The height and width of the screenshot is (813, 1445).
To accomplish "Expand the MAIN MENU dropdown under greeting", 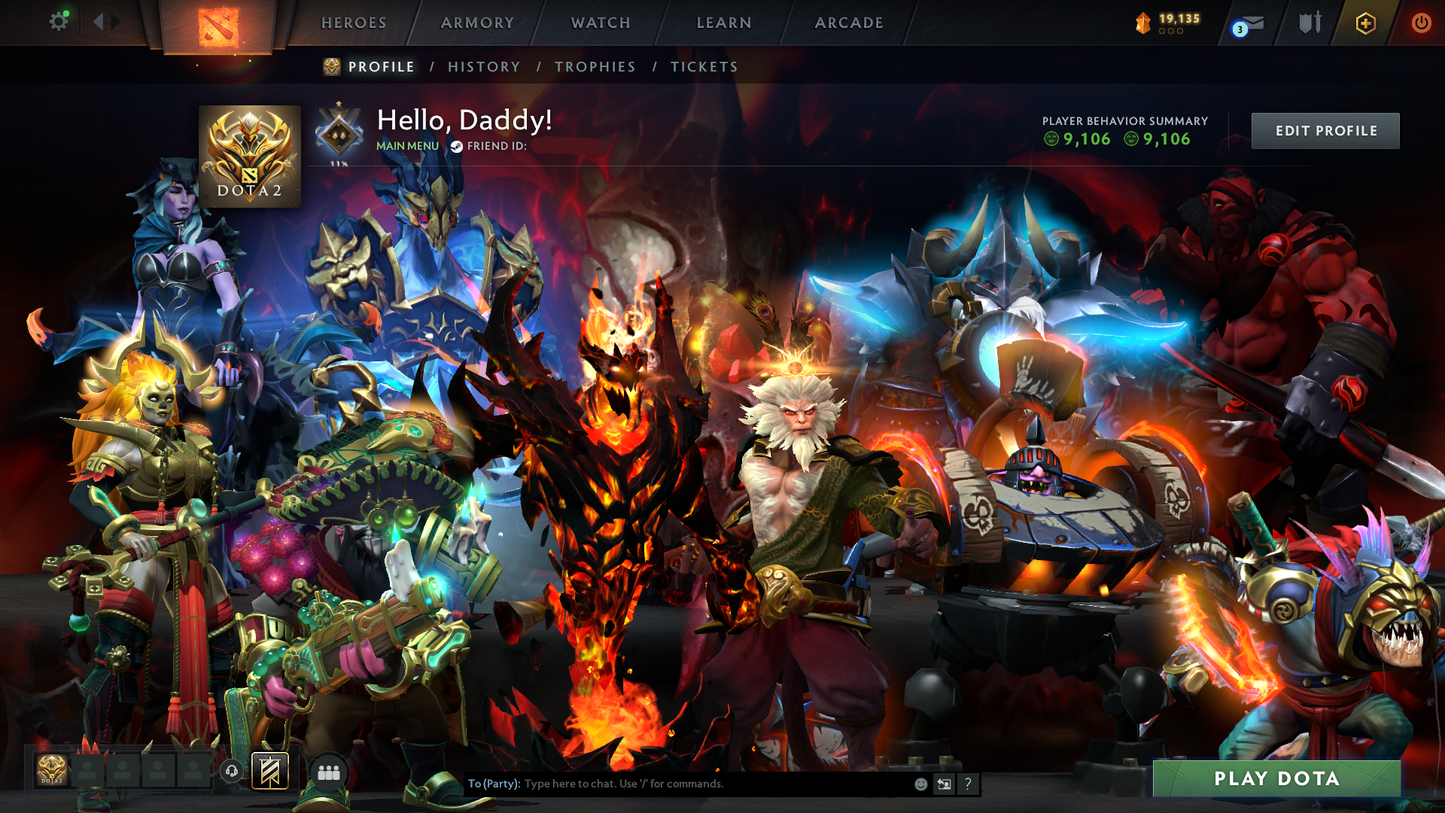I will (406, 145).
